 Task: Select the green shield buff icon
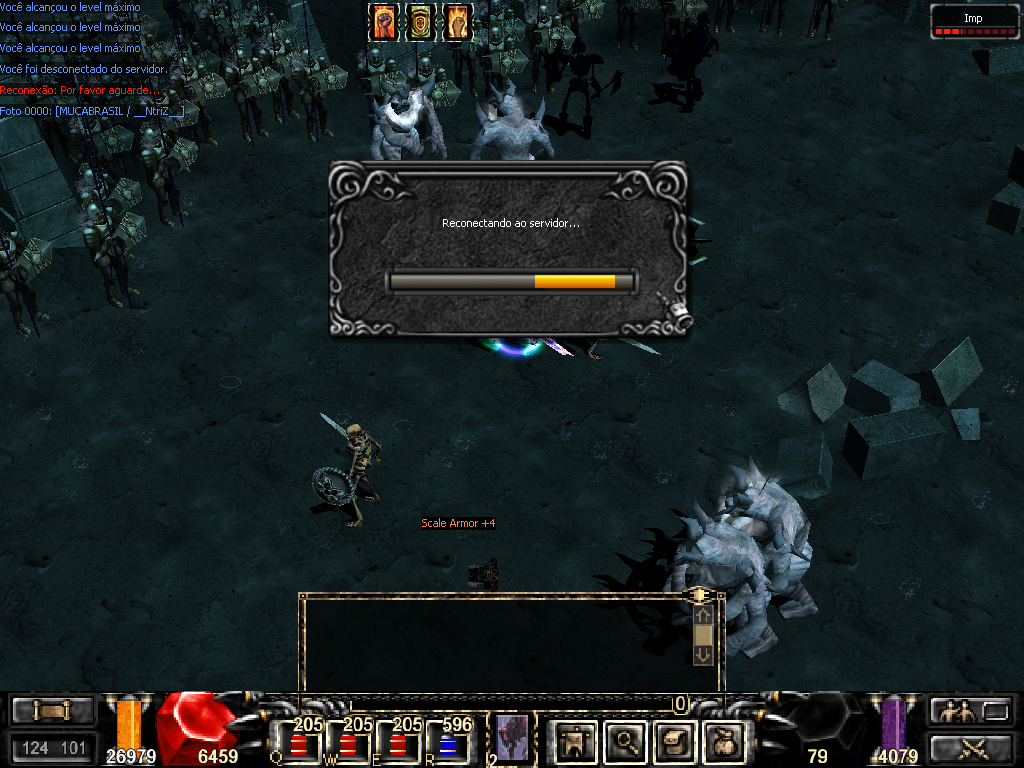pyautogui.click(x=420, y=22)
